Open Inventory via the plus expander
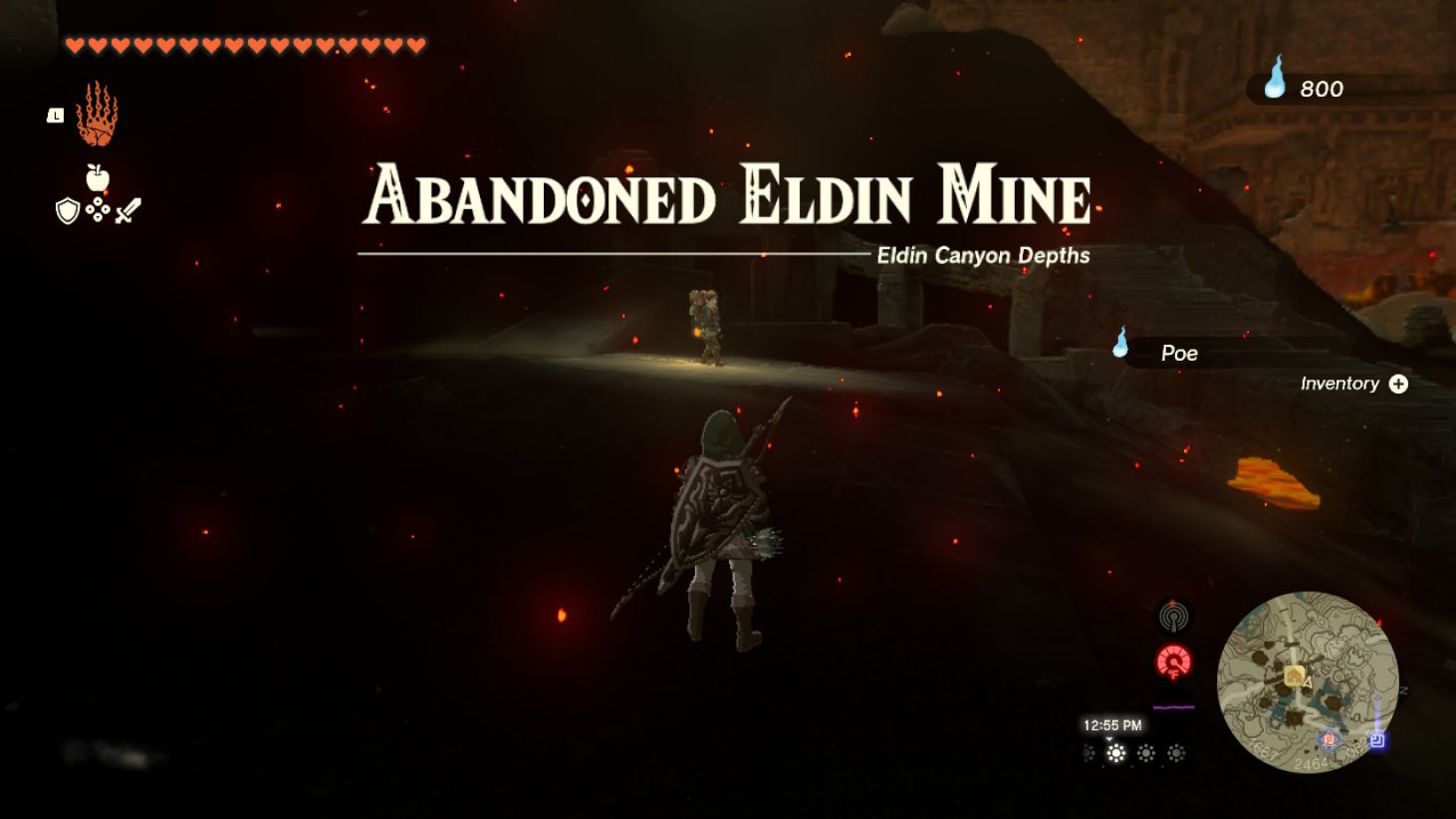This screenshot has width=1456, height=819. click(1400, 383)
